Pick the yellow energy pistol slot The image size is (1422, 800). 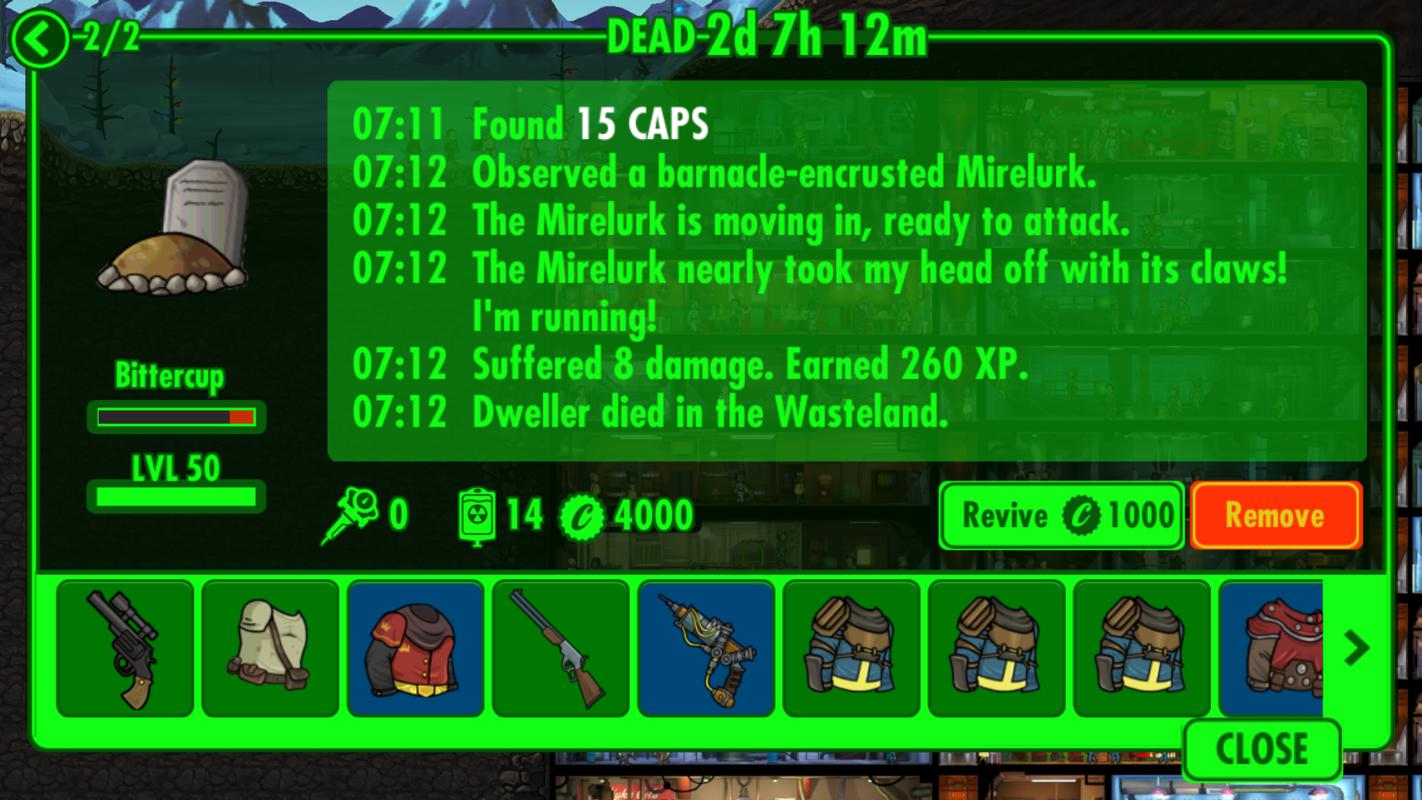(x=706, y=648)
